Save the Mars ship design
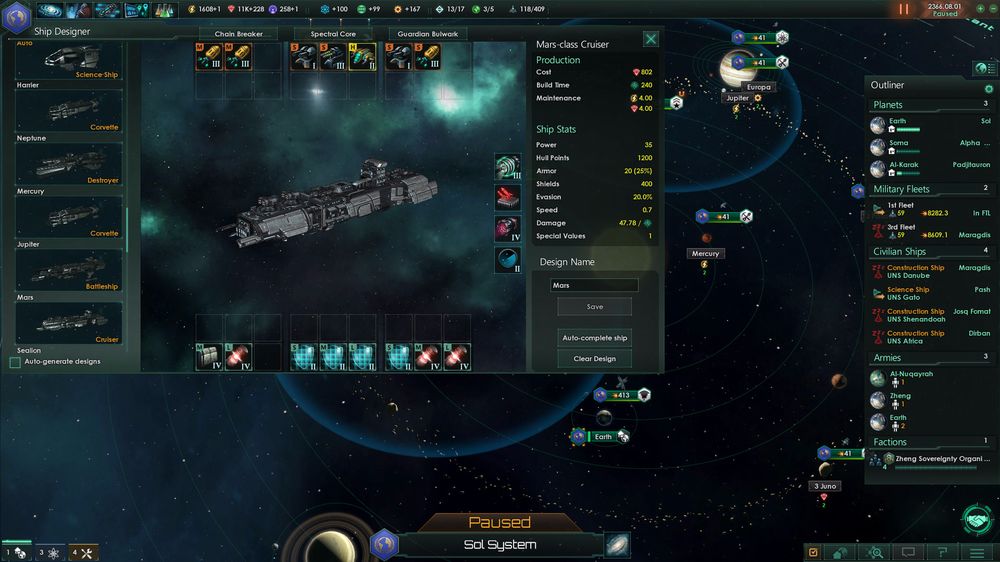Image resolution: width=1000 pixels, height=562 pixels. pyautogui.click(x=595, y=307)
